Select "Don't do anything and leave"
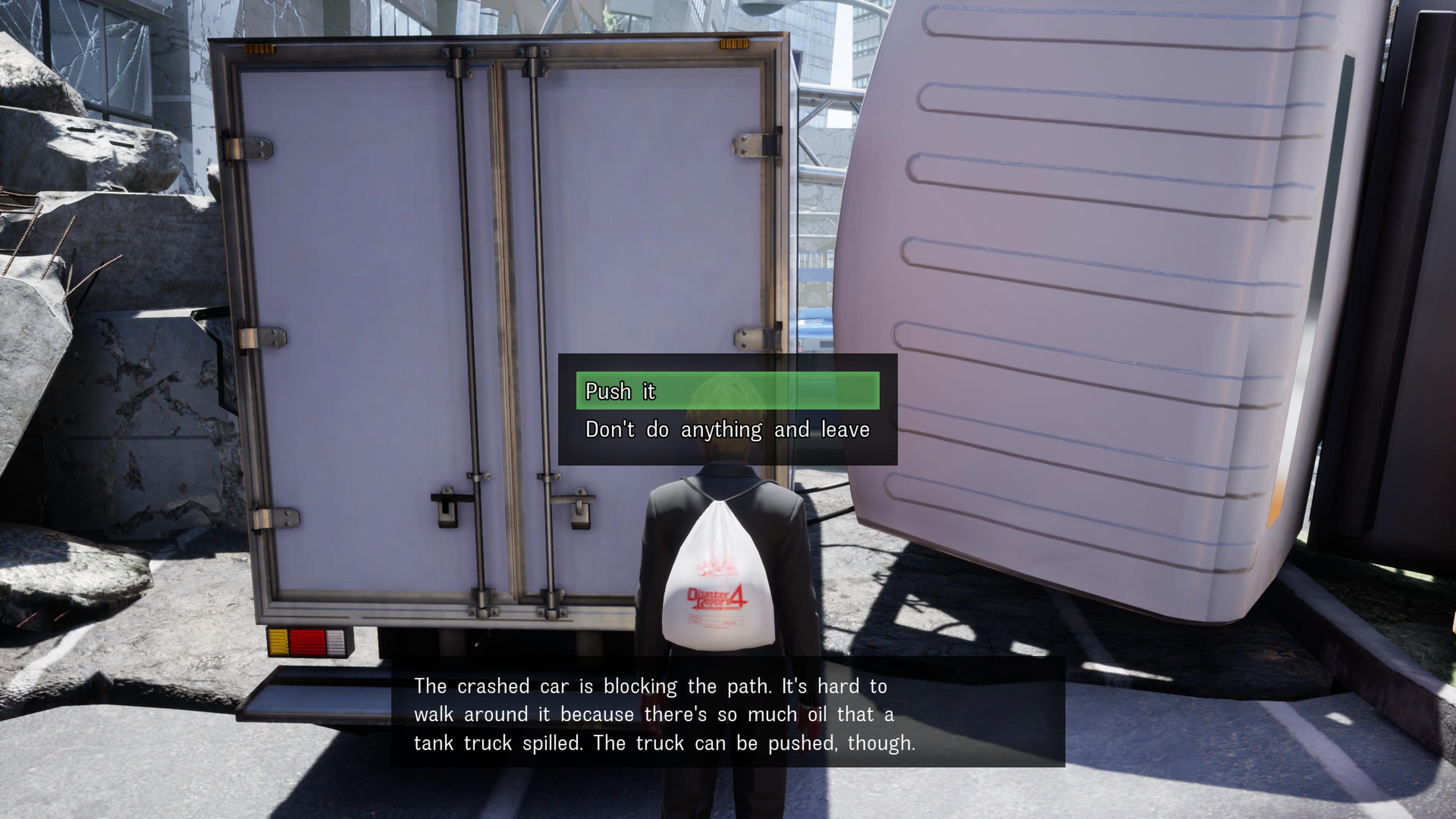 pos(727,430)
